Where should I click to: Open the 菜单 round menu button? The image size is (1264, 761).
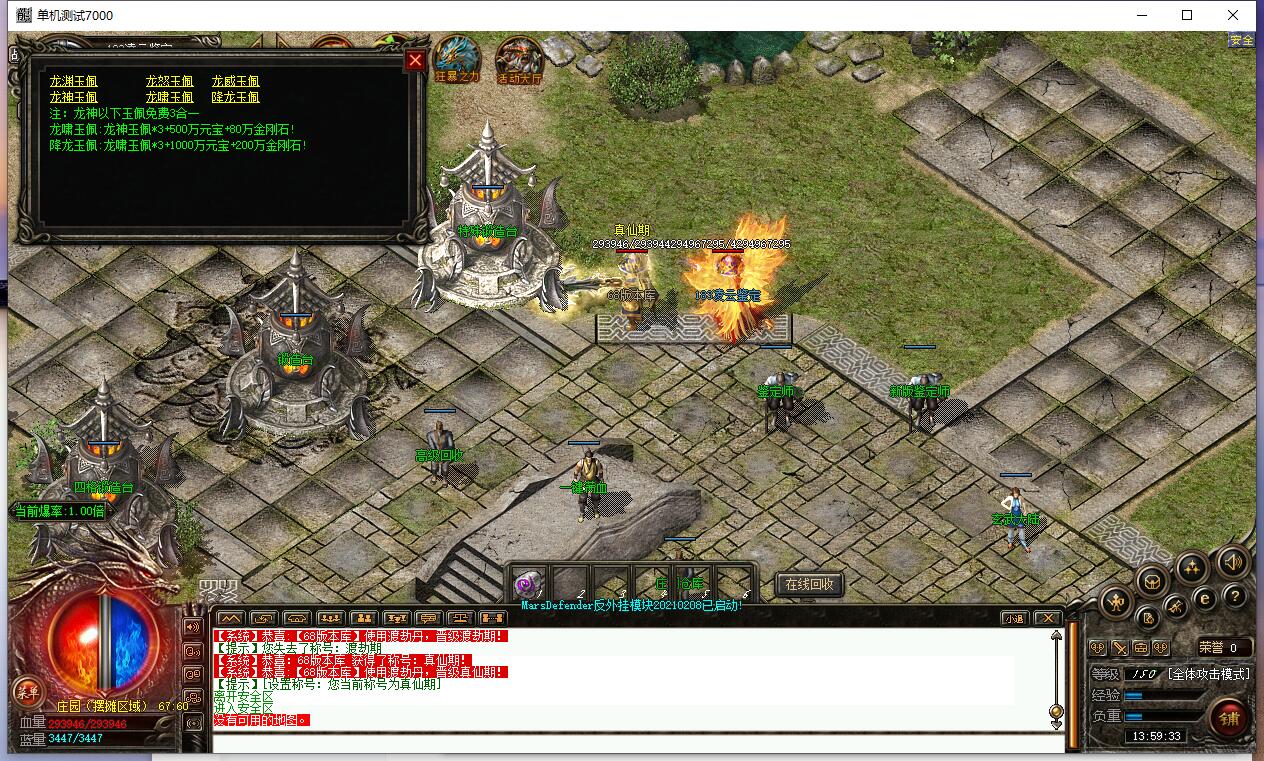[x=27, y=691]
